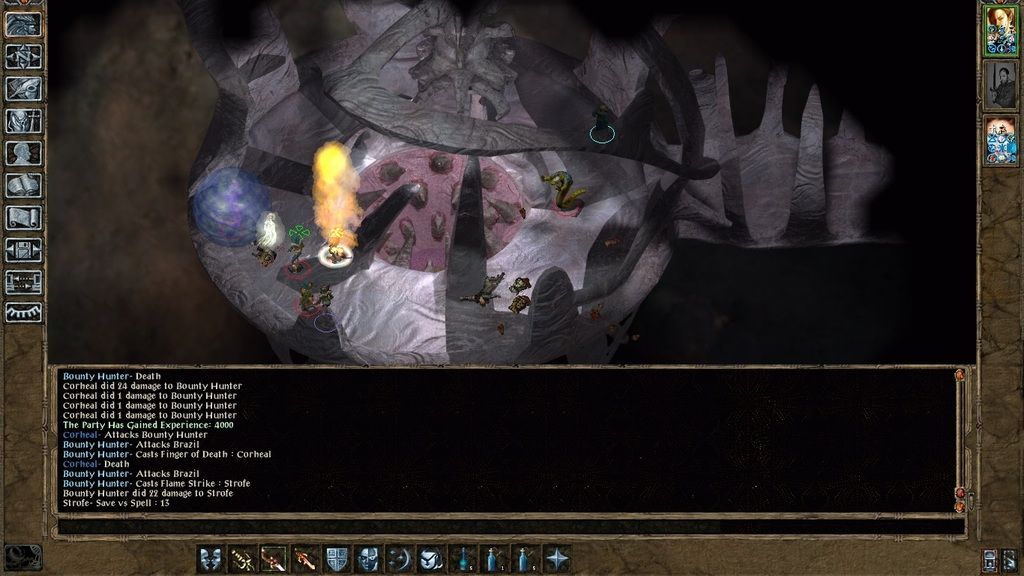Open the inventory screen button
1024x576 pixels.
[22, 121]
